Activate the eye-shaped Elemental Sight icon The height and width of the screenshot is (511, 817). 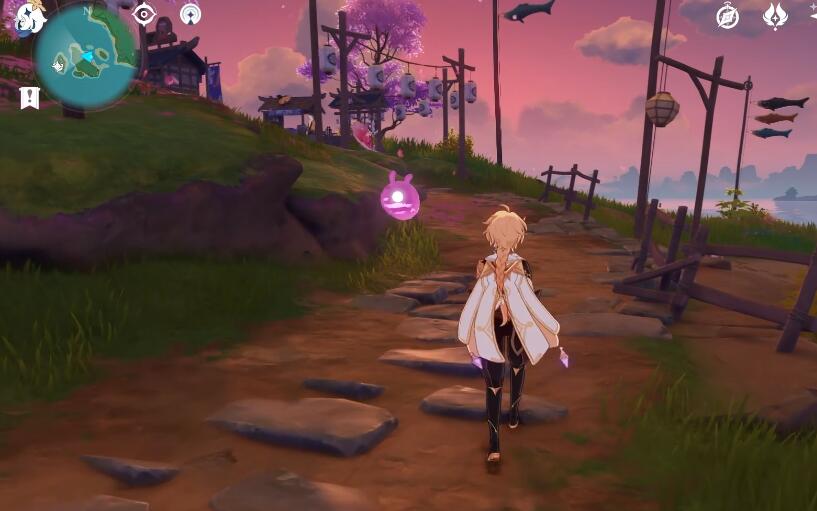click(x=144, y=14)
